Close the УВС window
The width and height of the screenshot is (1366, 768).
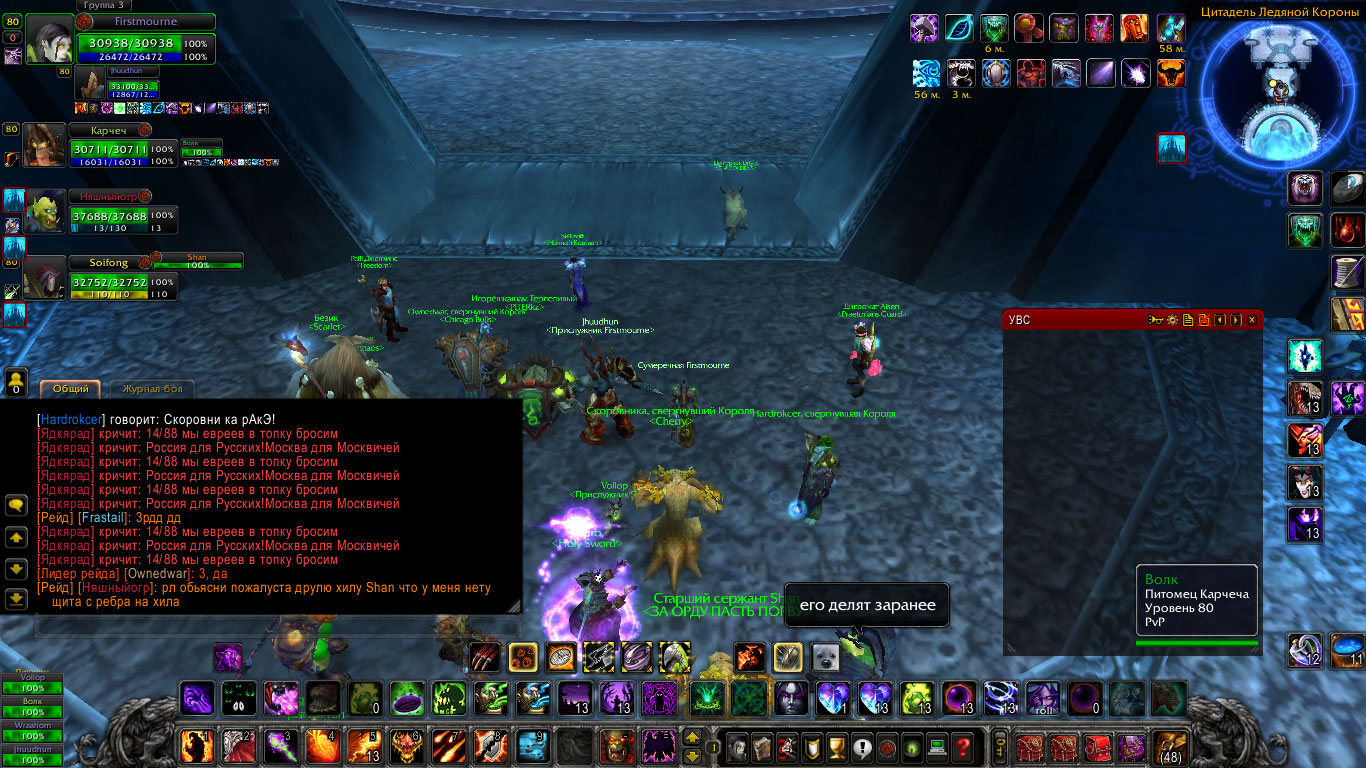click(1252, 320)
